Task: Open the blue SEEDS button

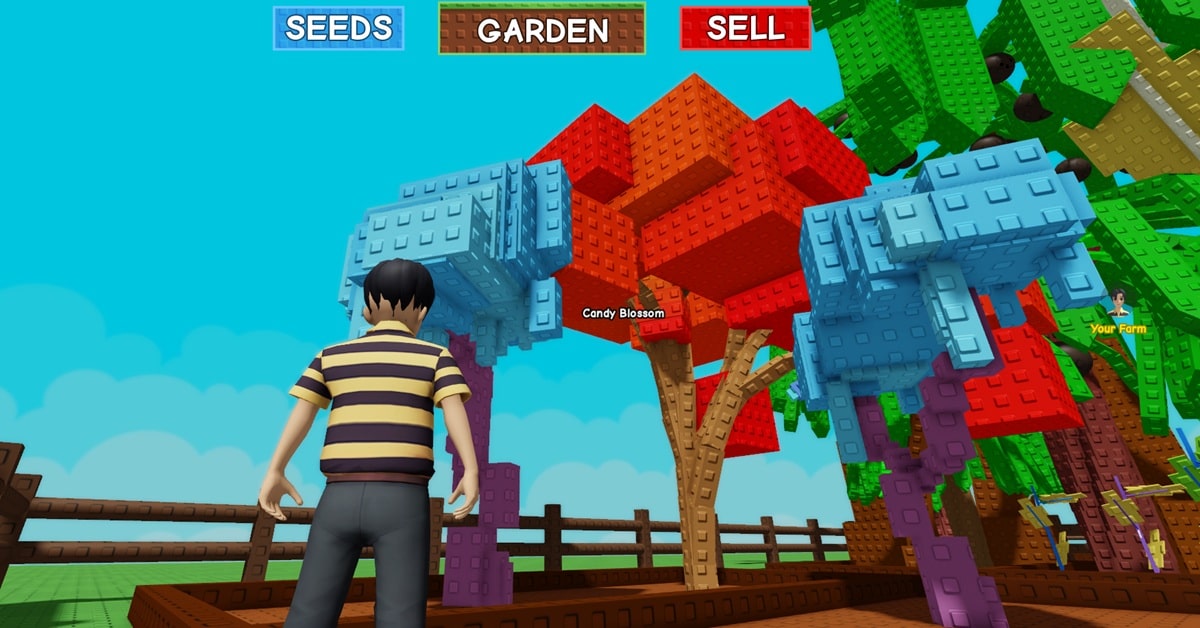Action: click(x=338, y=28)
